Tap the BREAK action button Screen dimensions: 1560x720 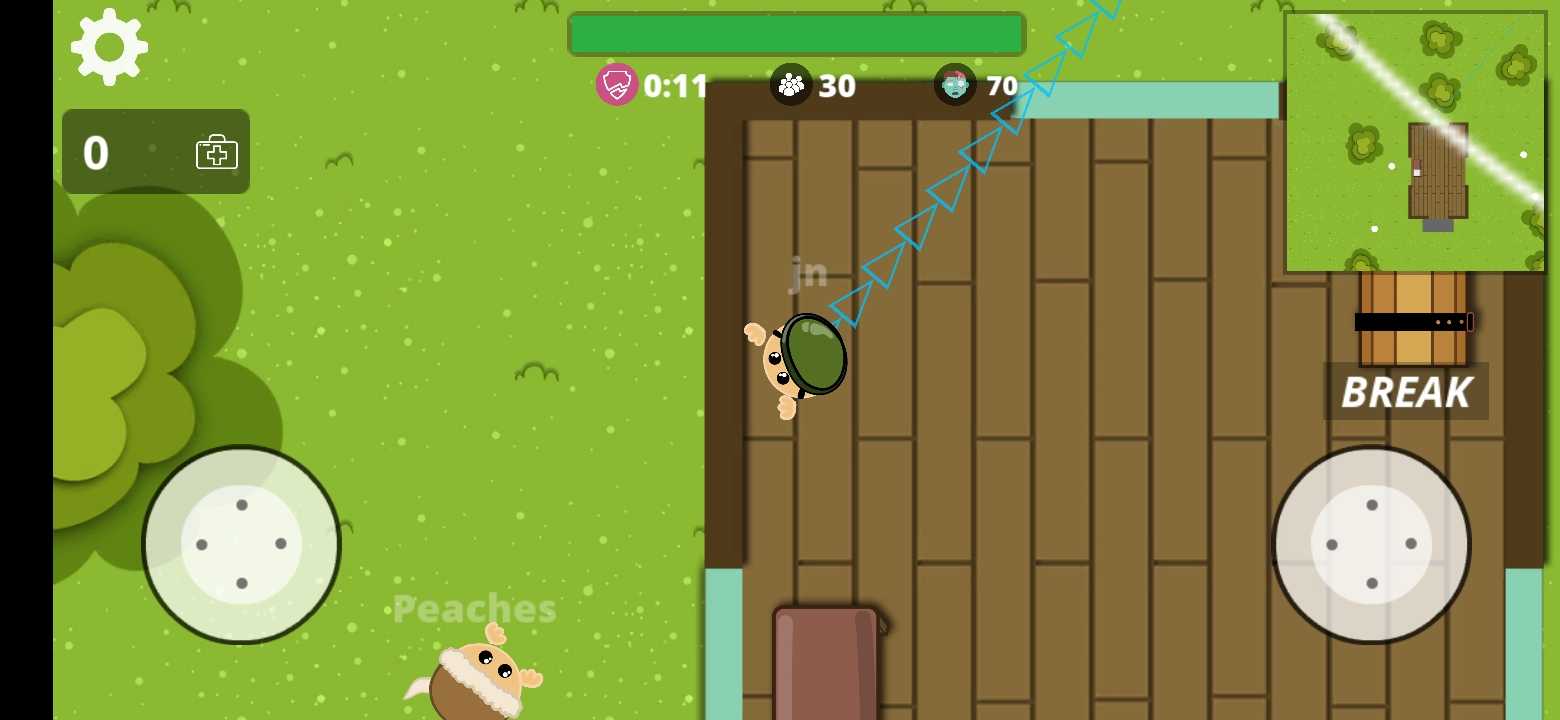pos(1406,392)
